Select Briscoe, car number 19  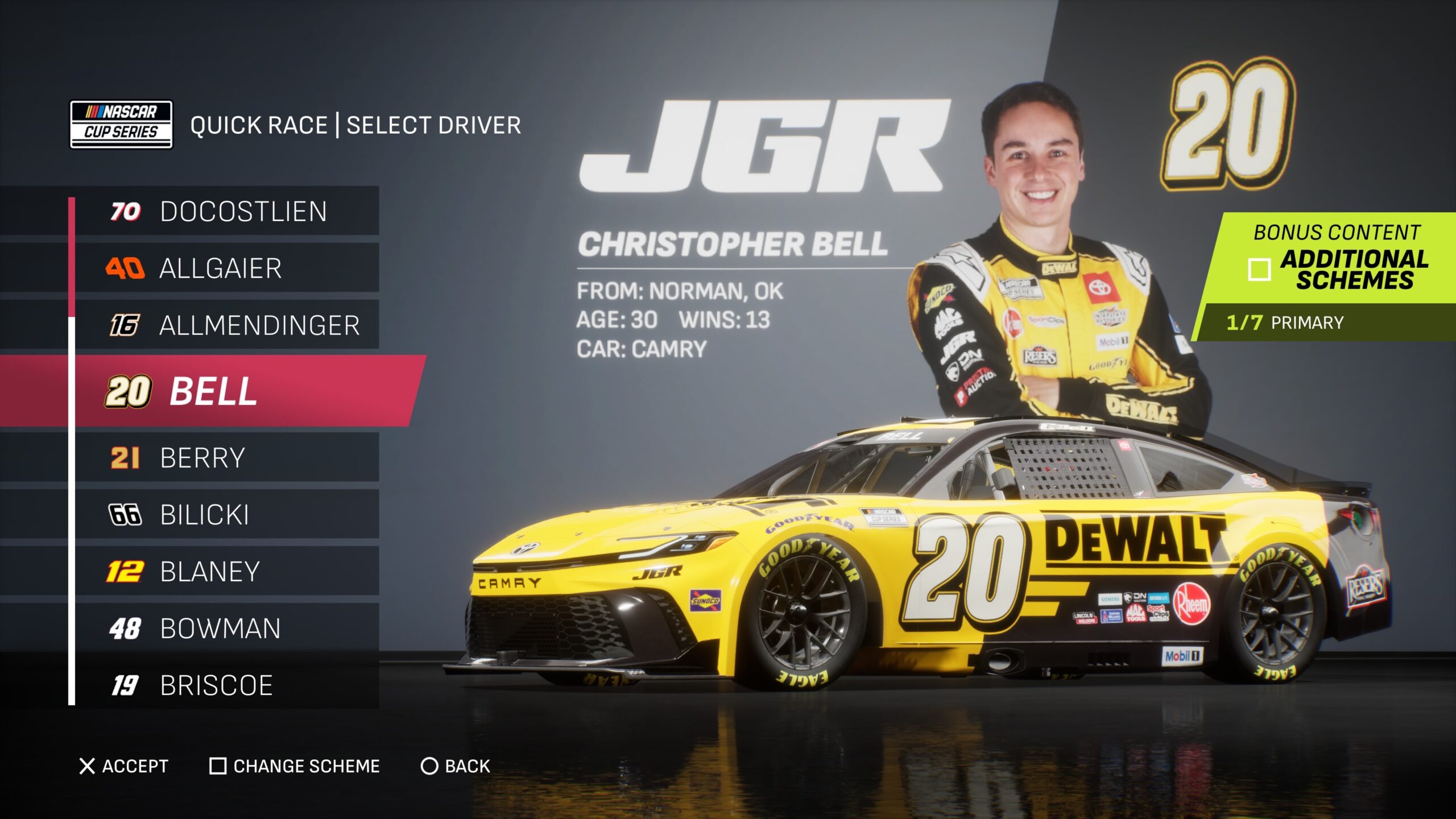click(227, 685)
